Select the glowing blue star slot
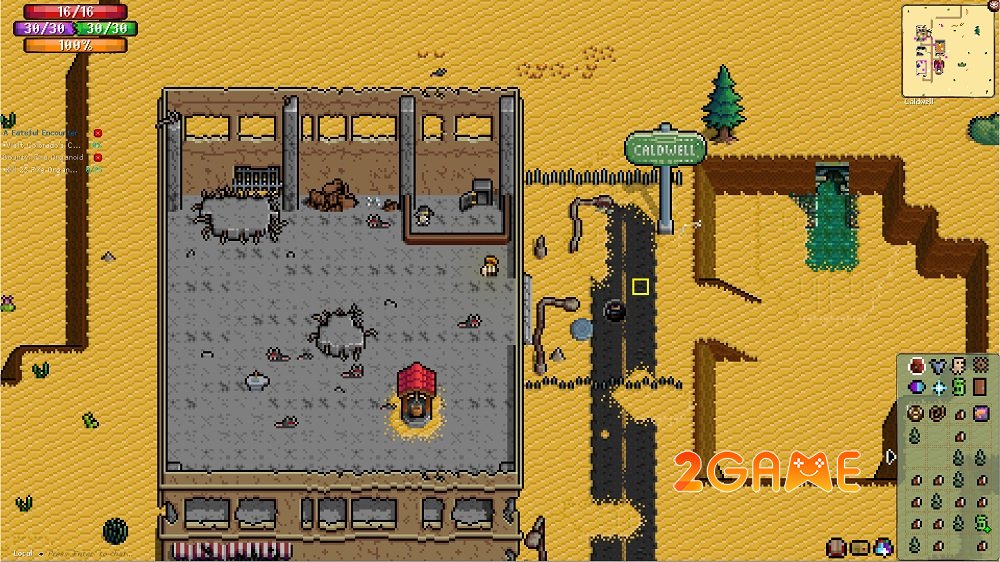Viewport: 1000px width, 562px height. 937,387
